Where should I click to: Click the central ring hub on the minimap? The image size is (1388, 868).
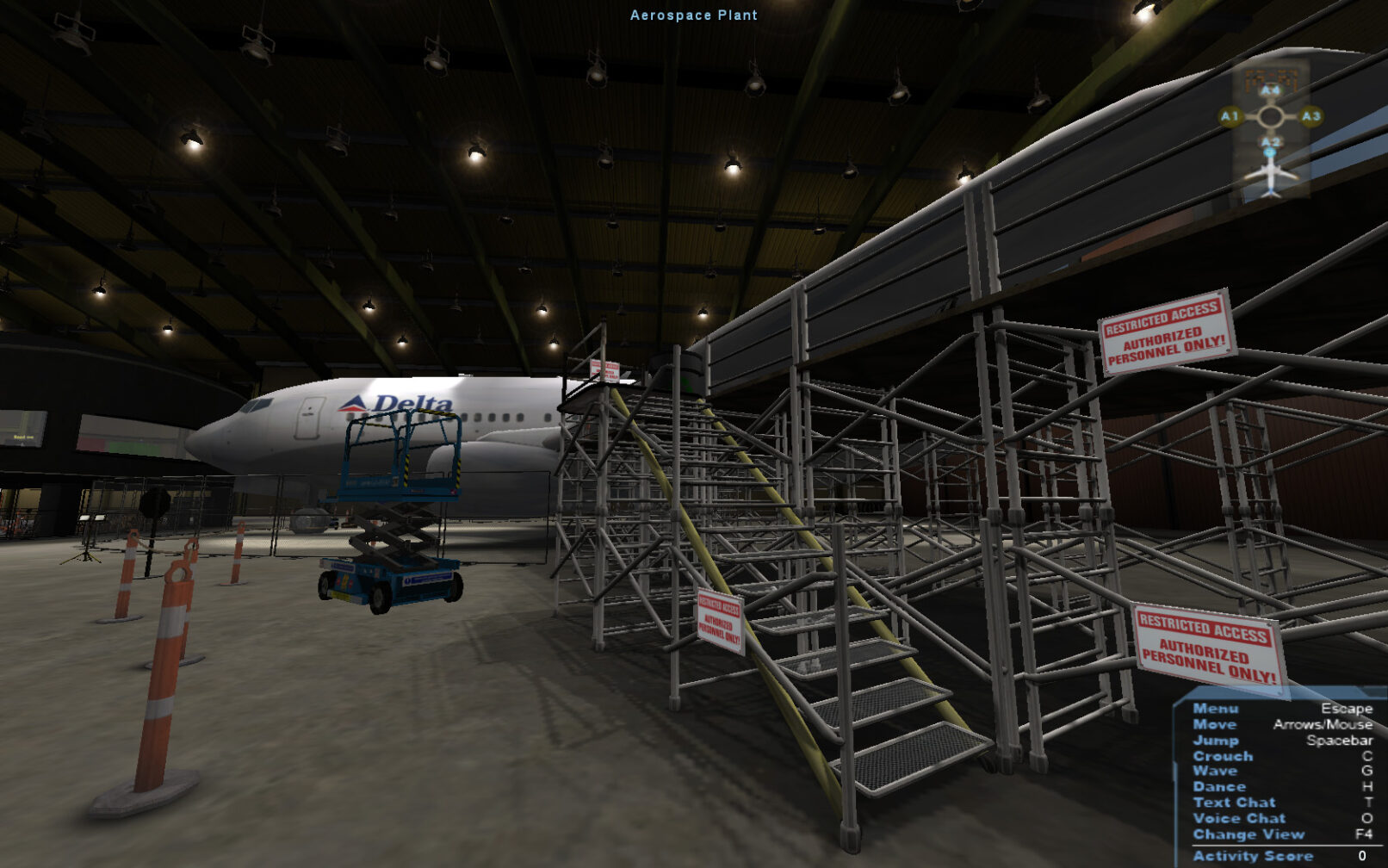click(x=1271, y=116)
